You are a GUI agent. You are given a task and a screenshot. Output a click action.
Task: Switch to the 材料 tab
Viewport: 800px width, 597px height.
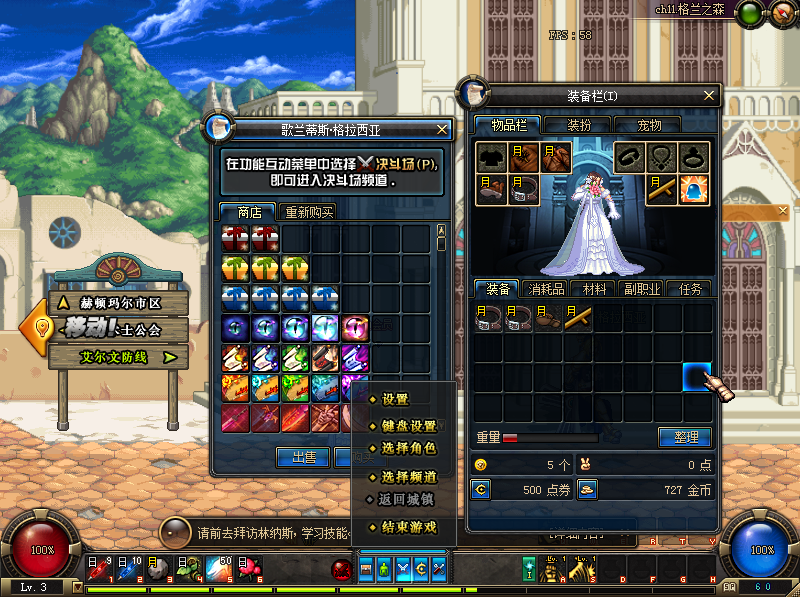[x=595, y=289]
